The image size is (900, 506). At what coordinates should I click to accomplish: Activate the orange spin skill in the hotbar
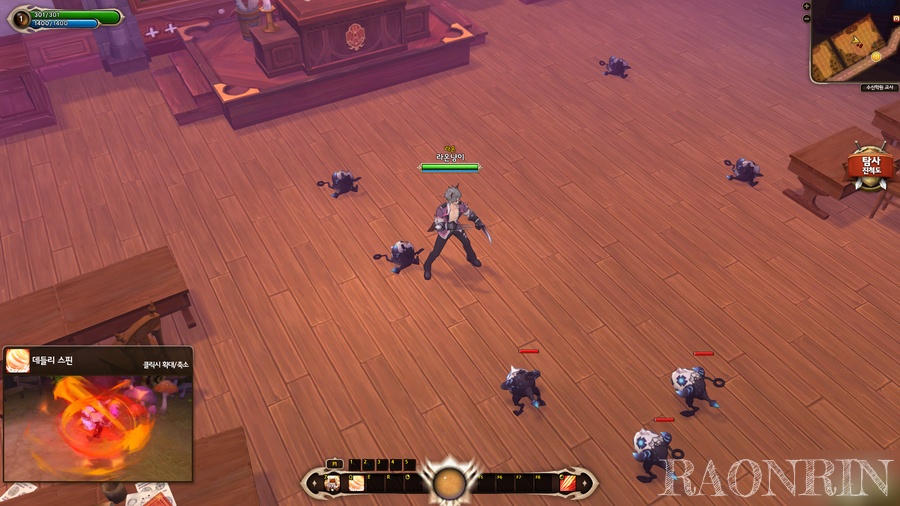point(356,484)
